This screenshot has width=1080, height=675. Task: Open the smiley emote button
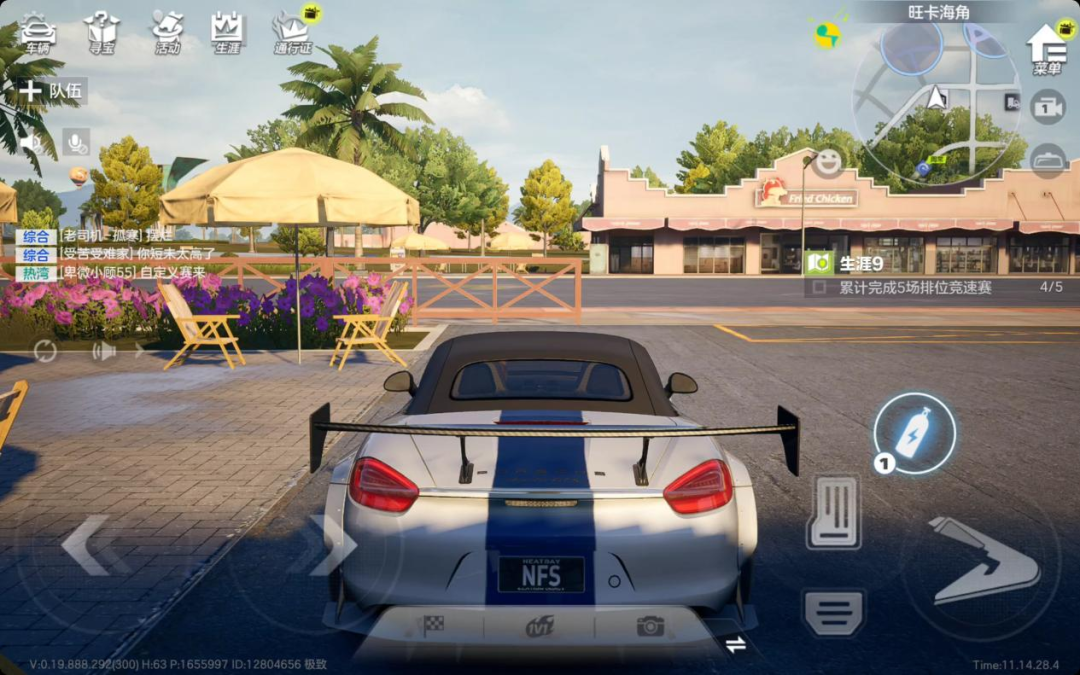pyautogui.click(x=827, y=162)
